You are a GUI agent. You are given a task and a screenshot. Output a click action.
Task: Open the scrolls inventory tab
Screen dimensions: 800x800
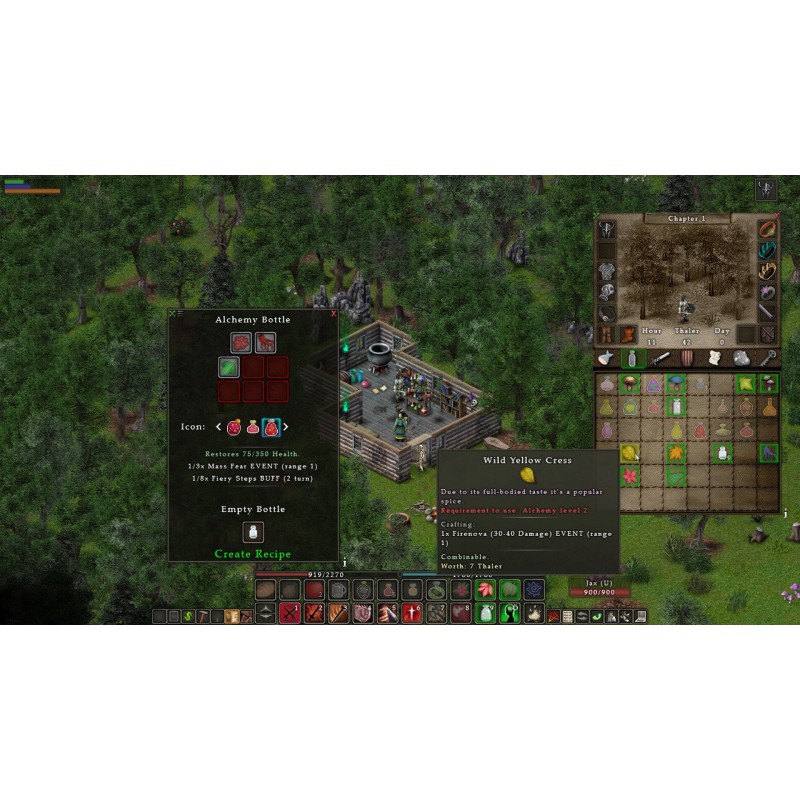714,358
